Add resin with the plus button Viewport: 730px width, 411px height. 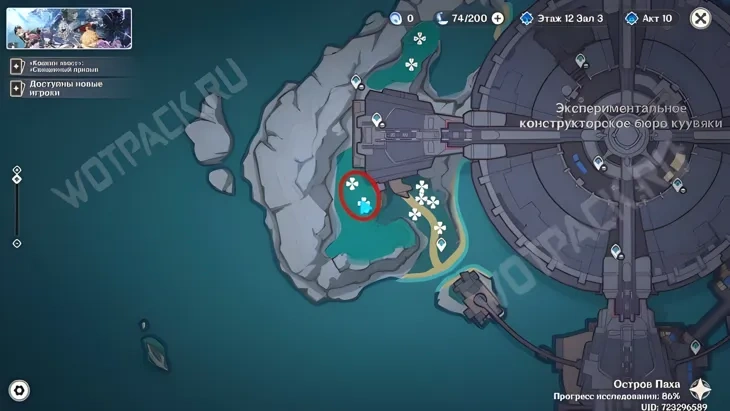pyautogui.click(x=498, y=18)
